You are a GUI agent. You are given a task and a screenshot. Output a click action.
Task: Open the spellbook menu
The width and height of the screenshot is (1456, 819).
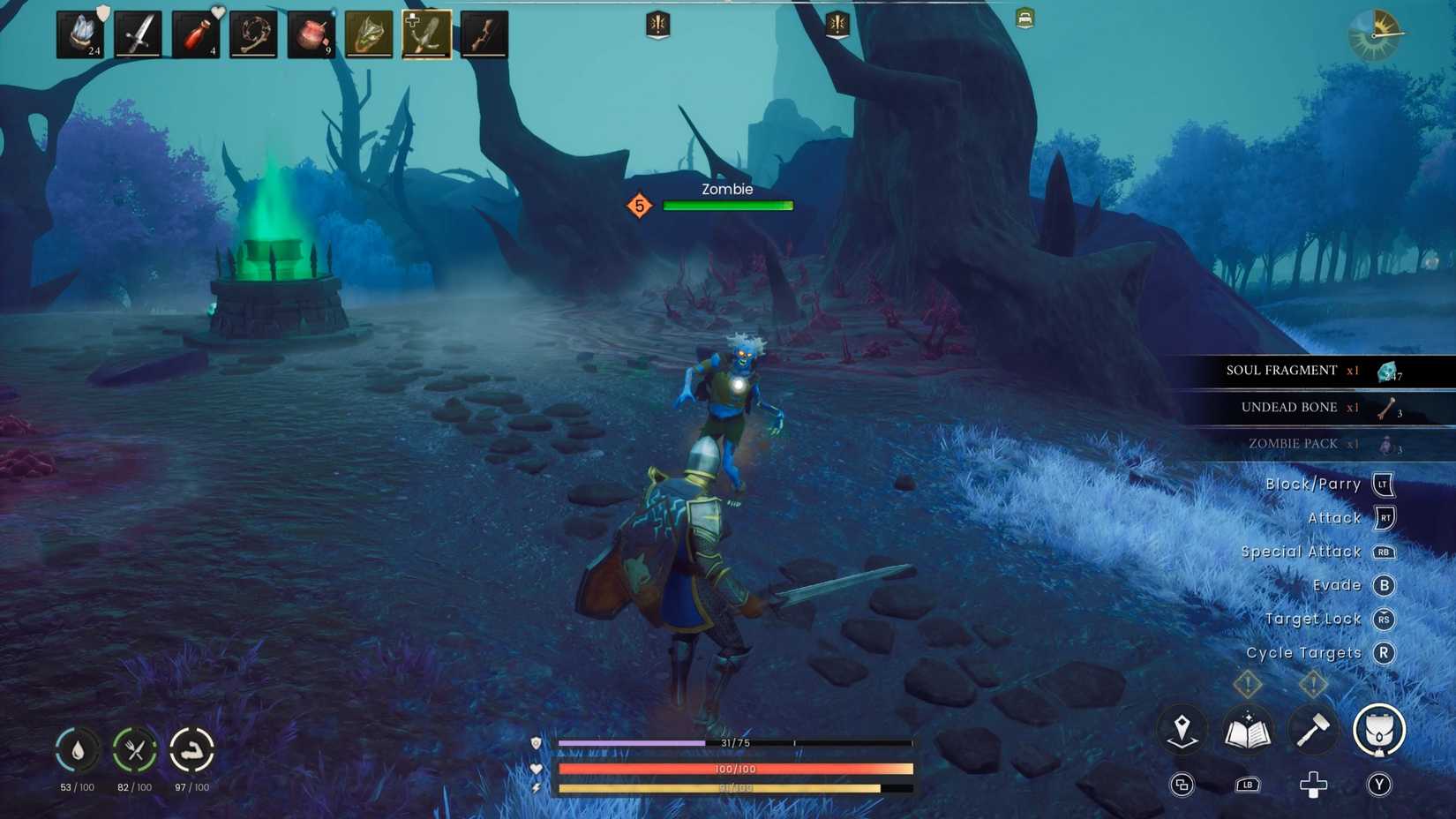(1248, 730)
